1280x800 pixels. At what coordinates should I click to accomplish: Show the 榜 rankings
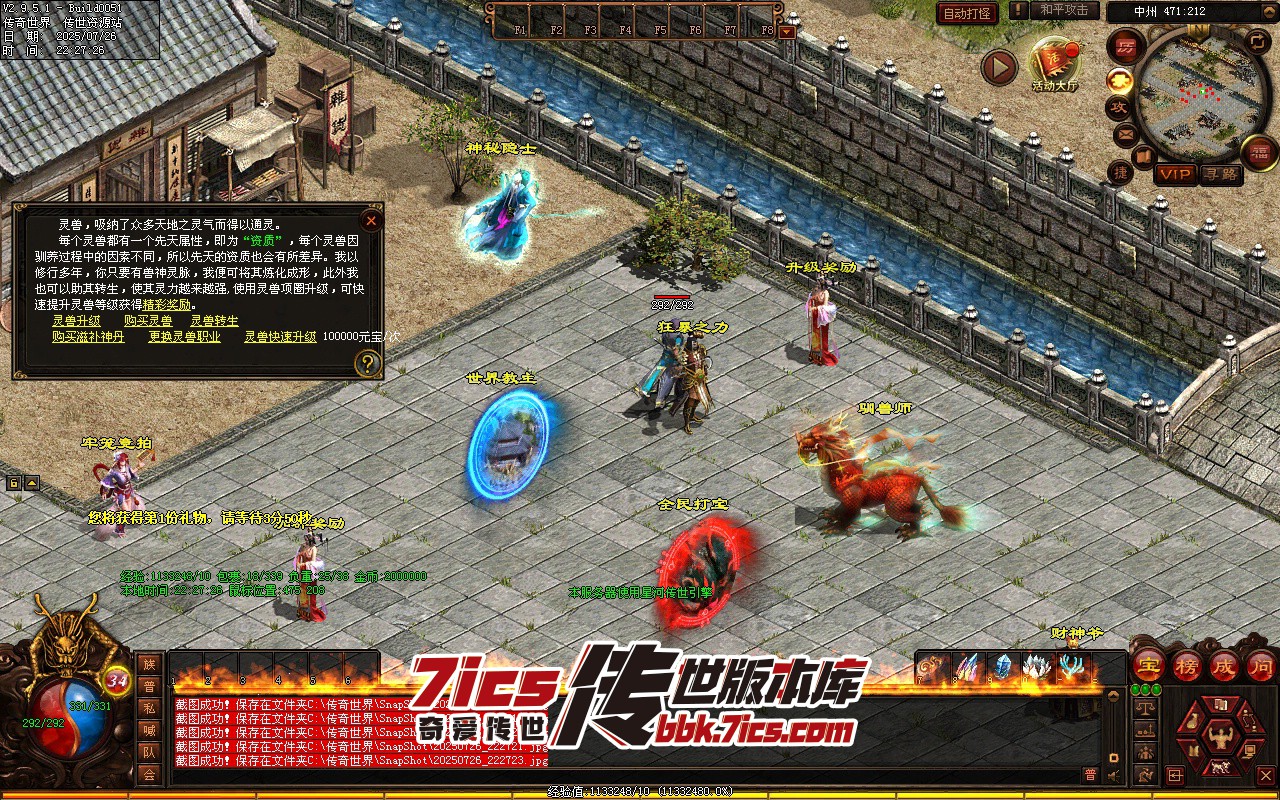pyautogui.click(x=1186, y=665)
